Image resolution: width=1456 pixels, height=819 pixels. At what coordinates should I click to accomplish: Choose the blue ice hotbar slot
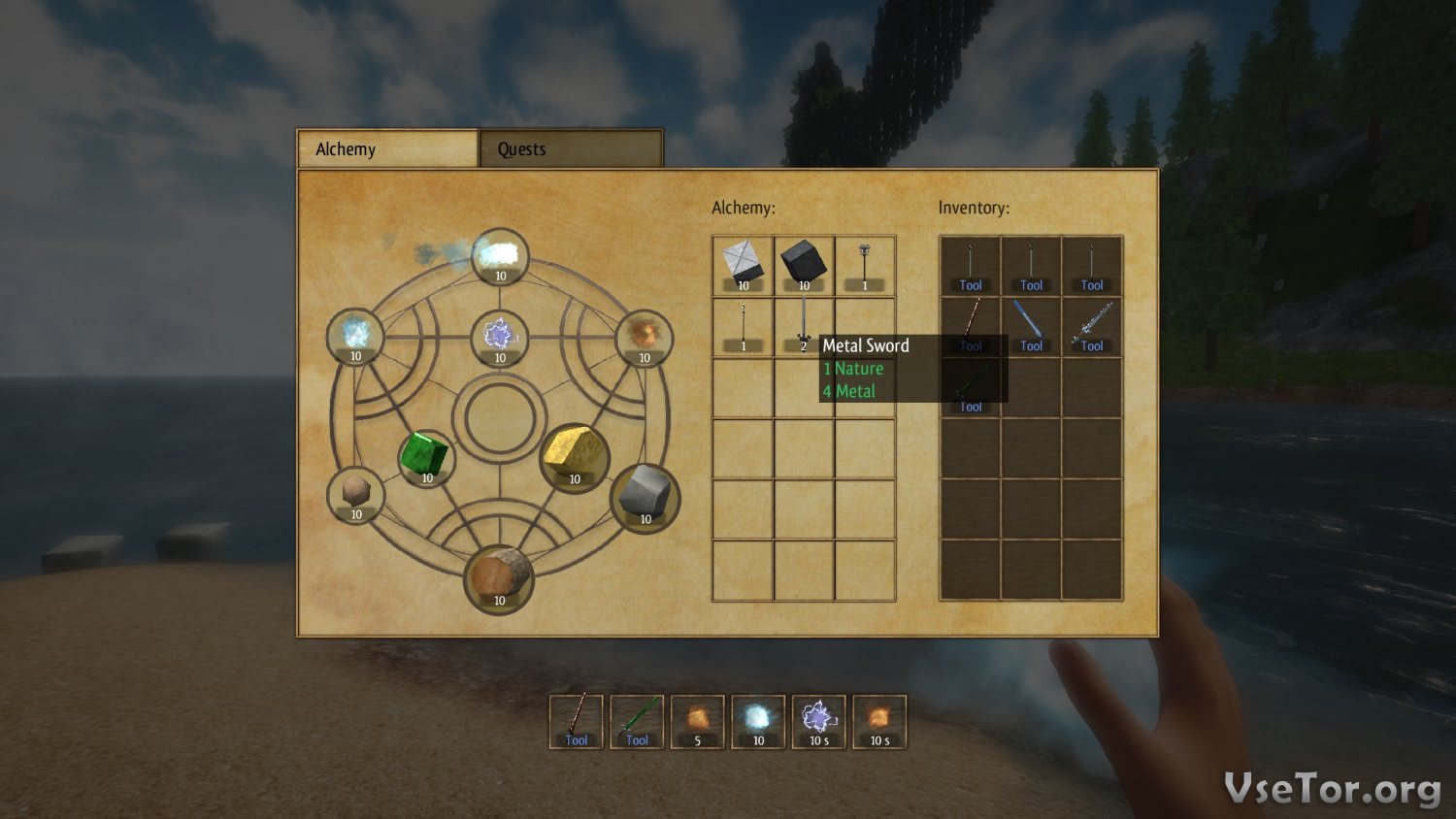pyautogui.click(x=758, y=722)
